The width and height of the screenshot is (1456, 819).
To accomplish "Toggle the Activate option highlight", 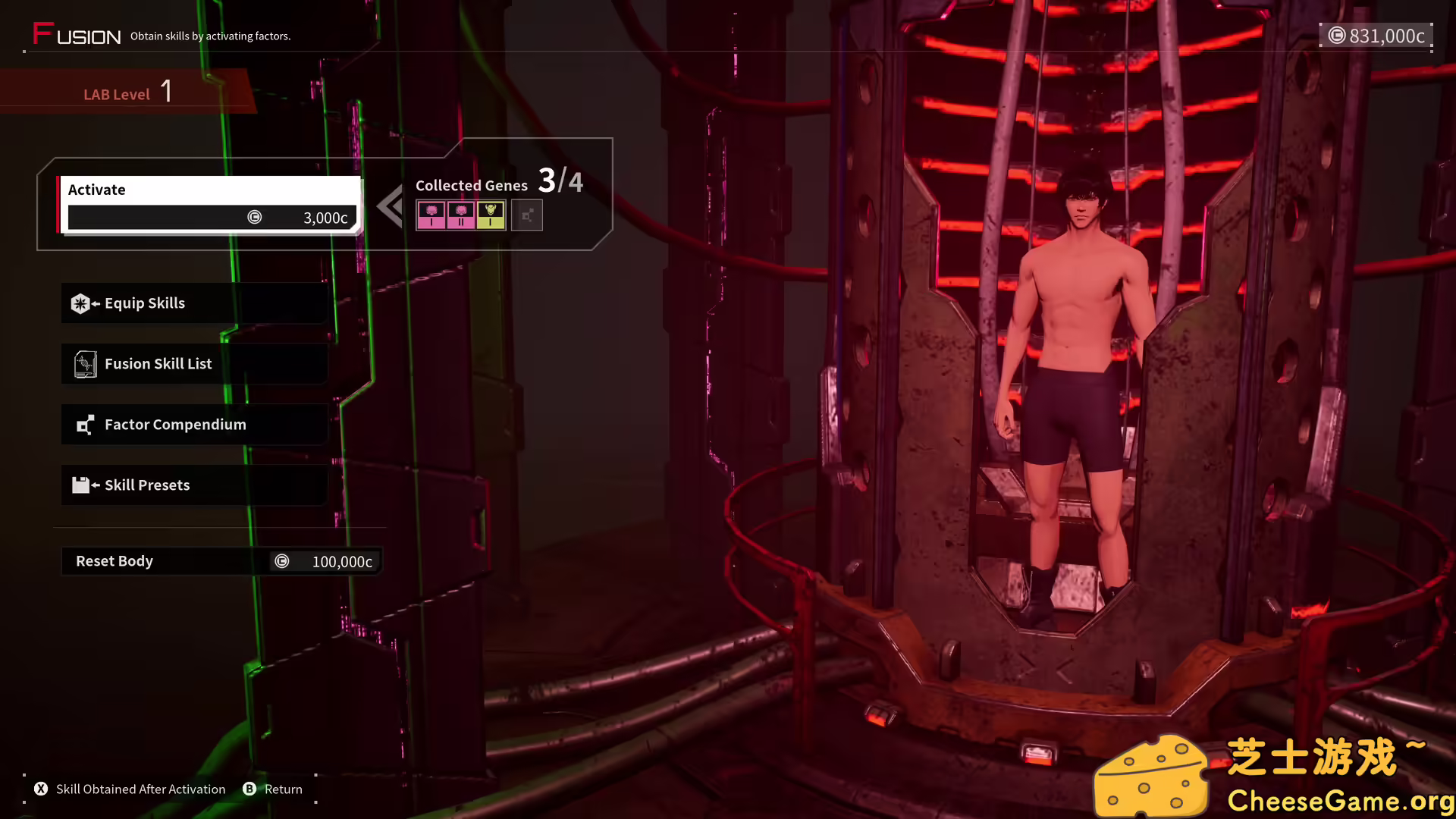I will (212, 190).
